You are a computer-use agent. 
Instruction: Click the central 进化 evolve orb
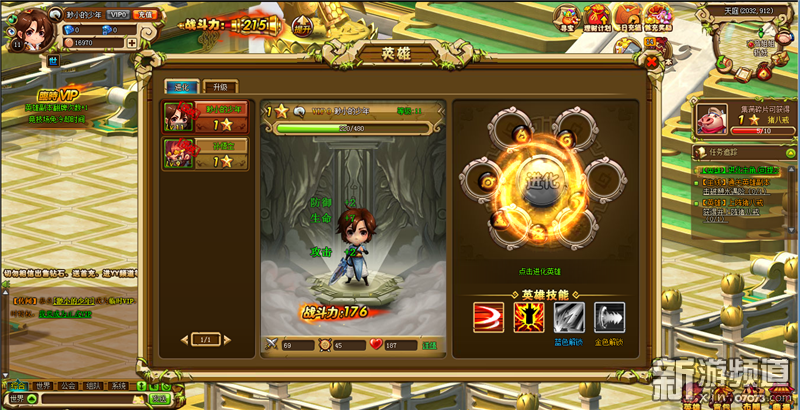541,184
